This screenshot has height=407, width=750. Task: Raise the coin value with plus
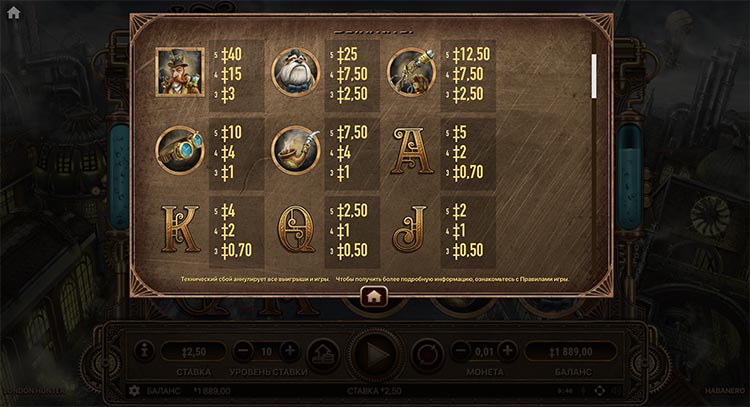(x=508, y=351)
